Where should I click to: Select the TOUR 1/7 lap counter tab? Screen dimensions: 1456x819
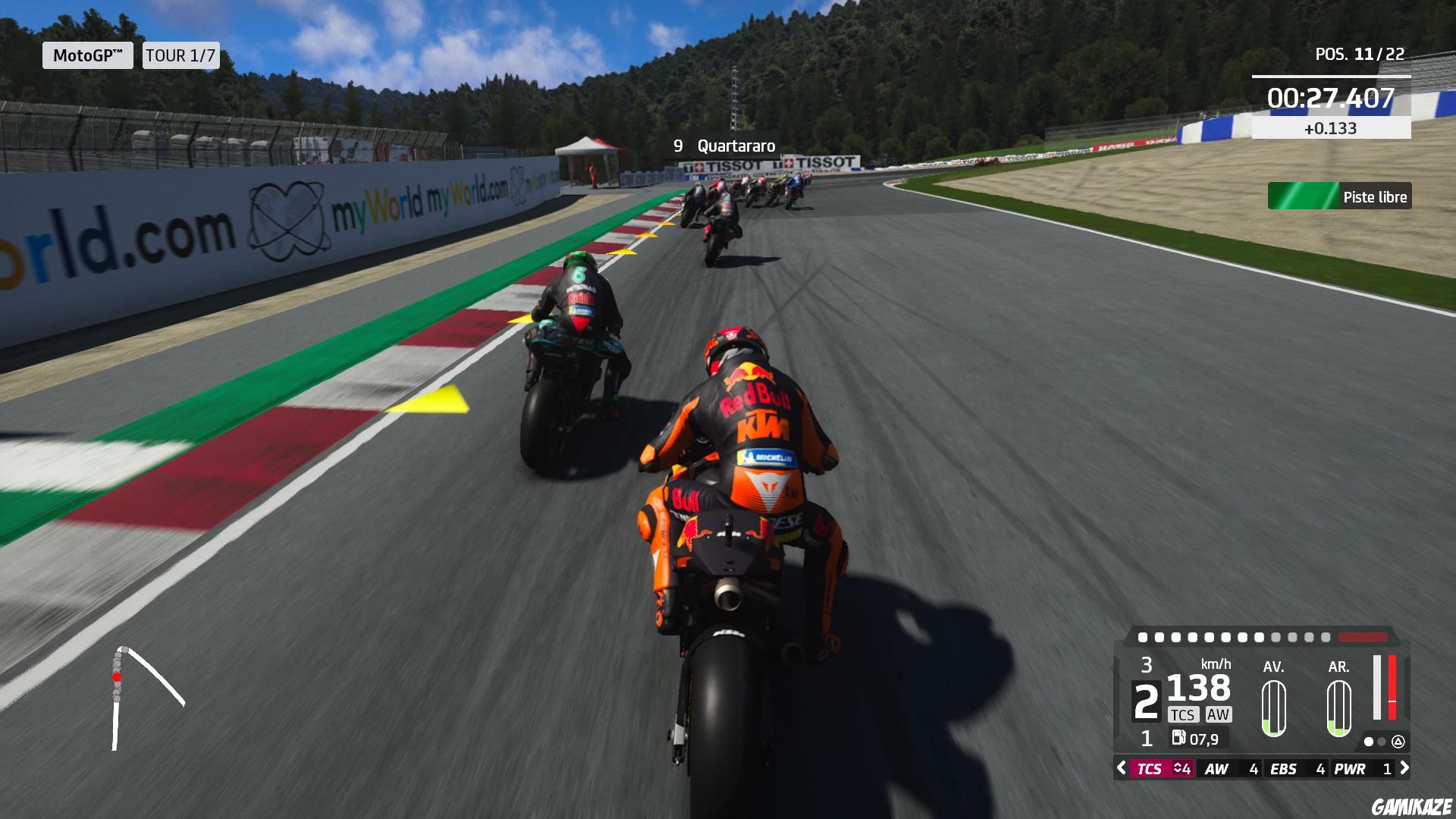click(x=180, y=55)
